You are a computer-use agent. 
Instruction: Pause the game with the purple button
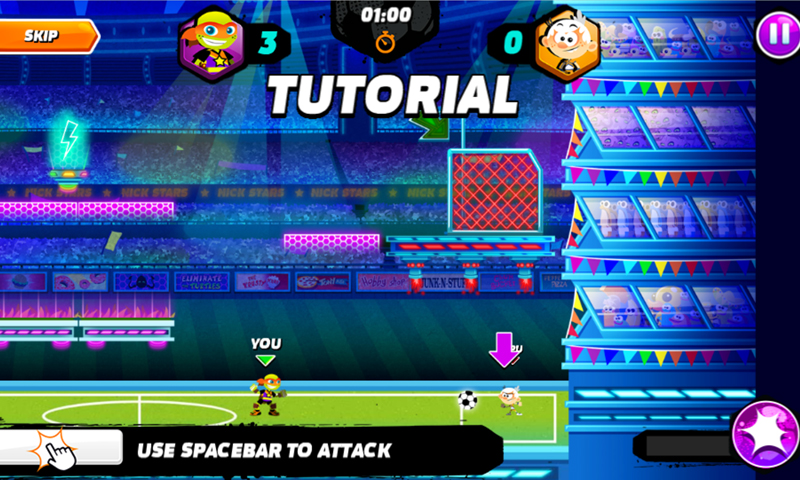(x=773, y=36)
